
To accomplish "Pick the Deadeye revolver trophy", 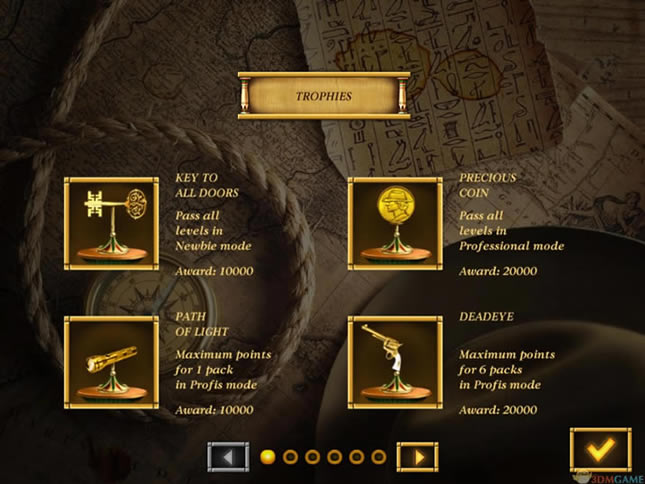I will [394, 362].
